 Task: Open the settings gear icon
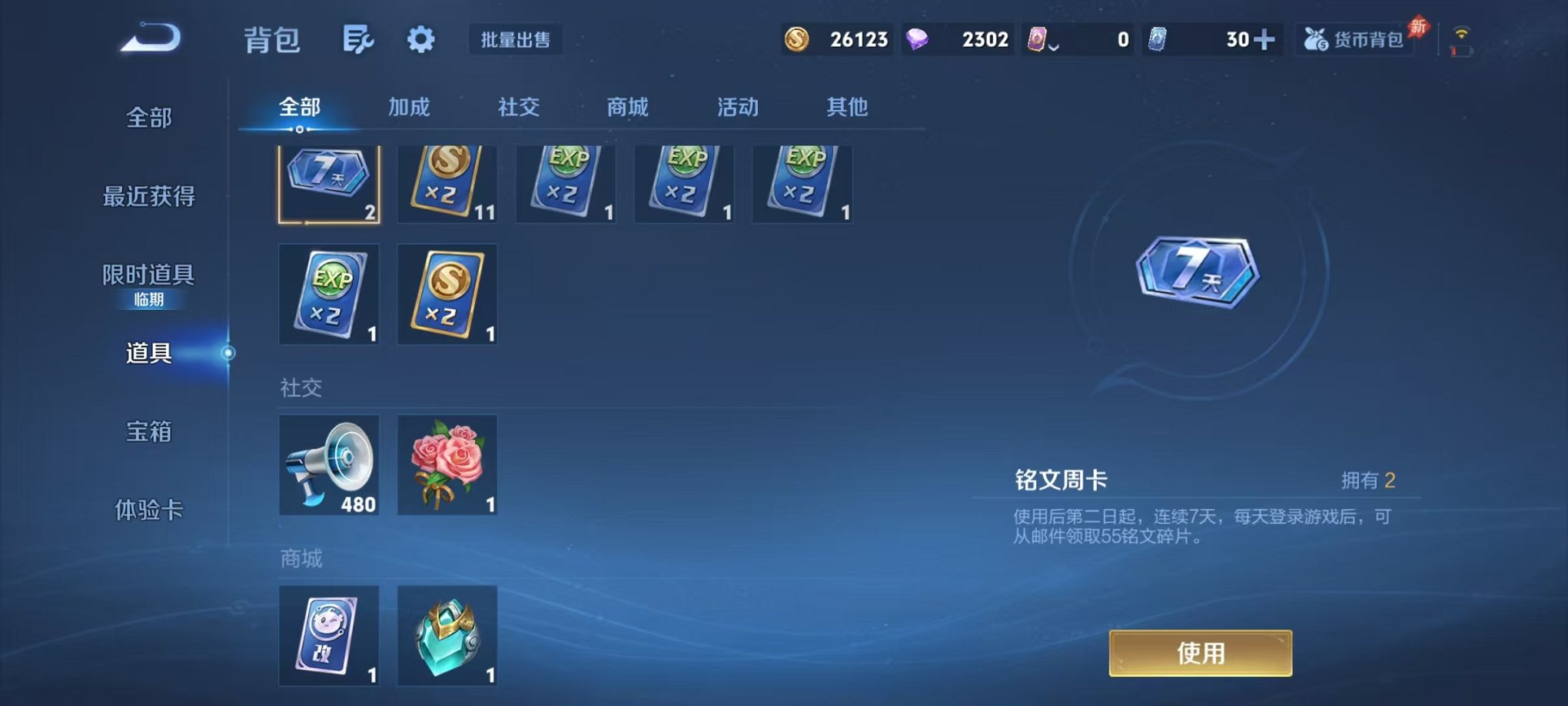click(420, 38)
